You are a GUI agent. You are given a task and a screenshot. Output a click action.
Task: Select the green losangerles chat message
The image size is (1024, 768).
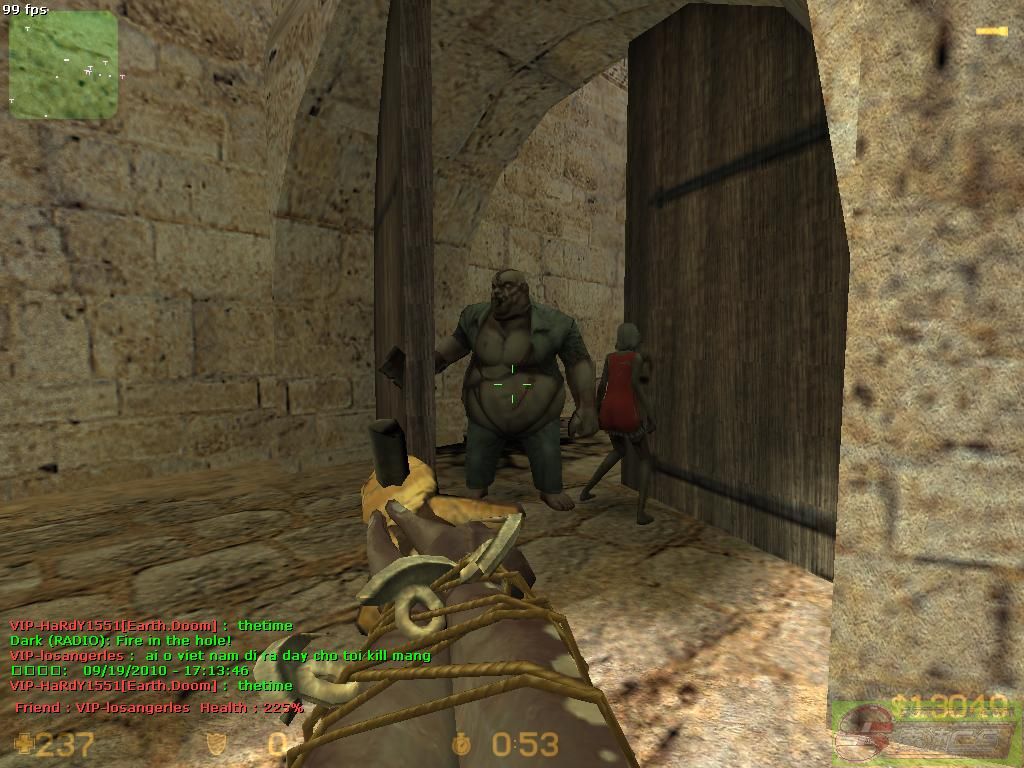point(220,656)
